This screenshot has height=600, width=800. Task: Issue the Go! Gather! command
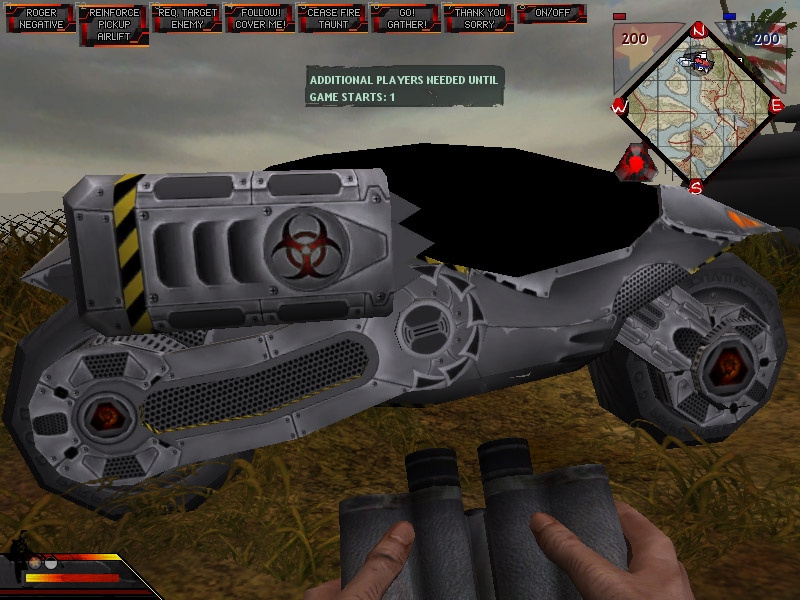[x=406, y=19]
